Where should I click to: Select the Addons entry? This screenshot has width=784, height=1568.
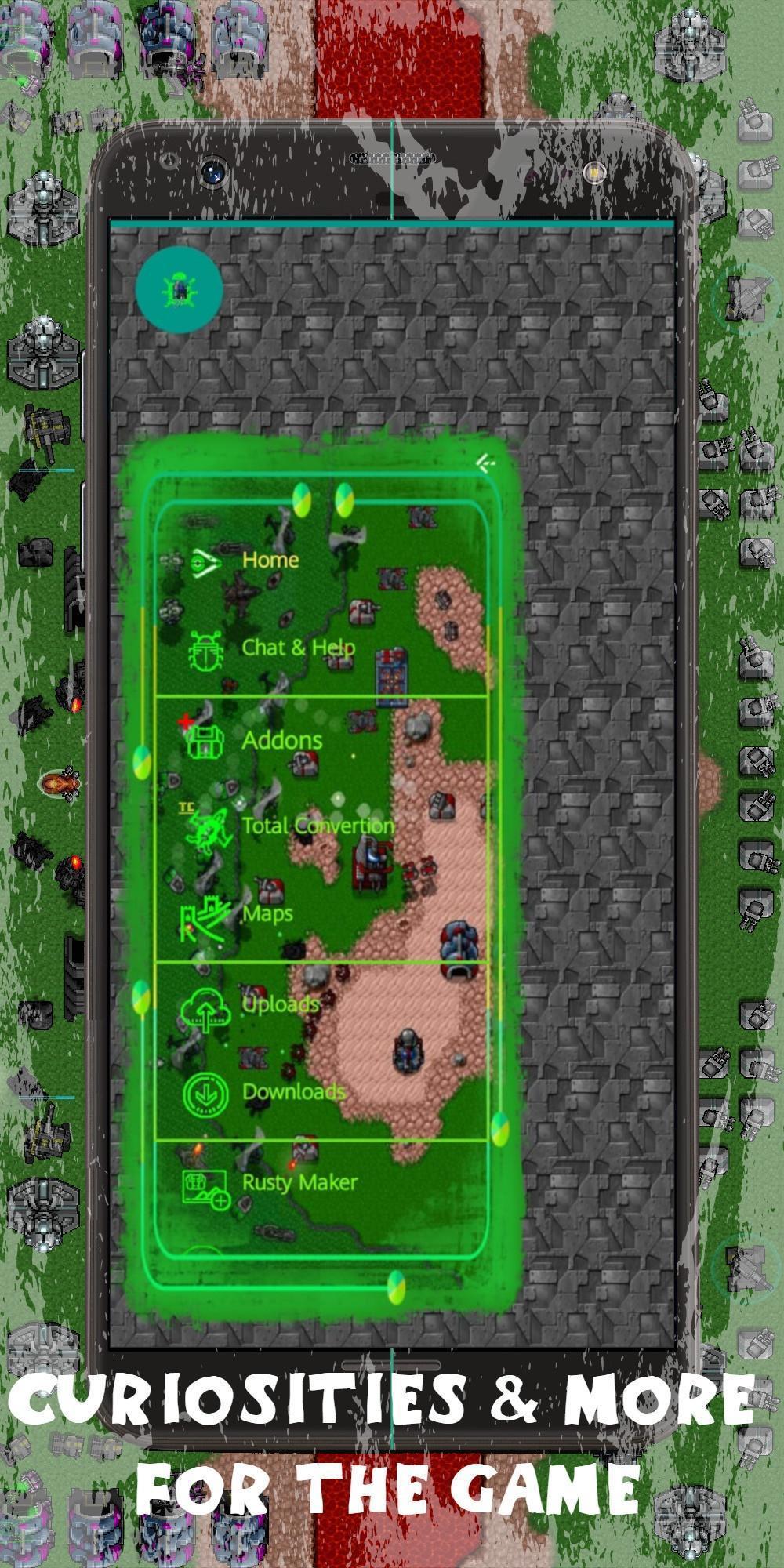tap(281, 741)
